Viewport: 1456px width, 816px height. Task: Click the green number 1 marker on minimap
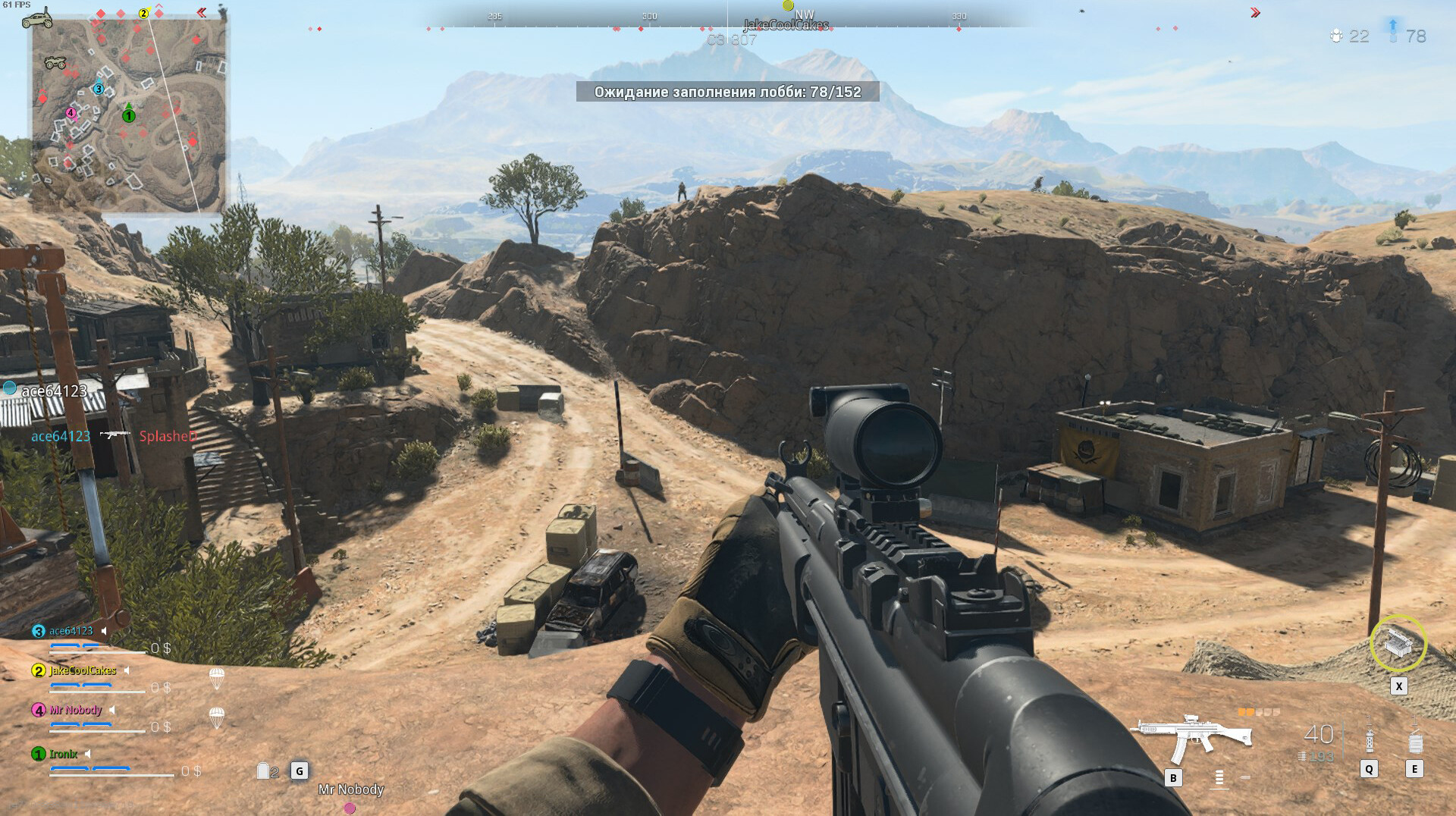point(129,116)
